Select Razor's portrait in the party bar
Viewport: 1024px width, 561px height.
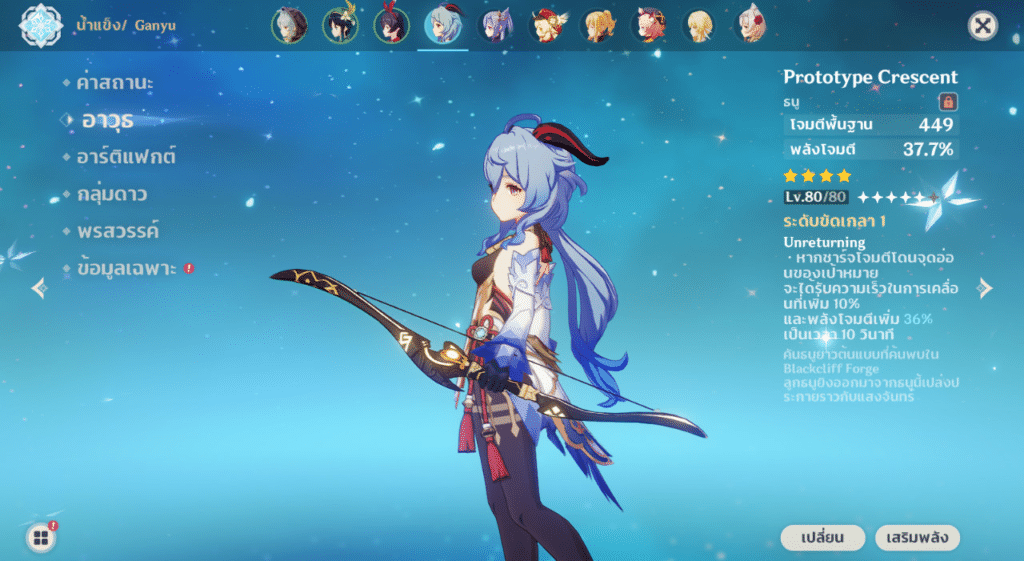point(288,25)
